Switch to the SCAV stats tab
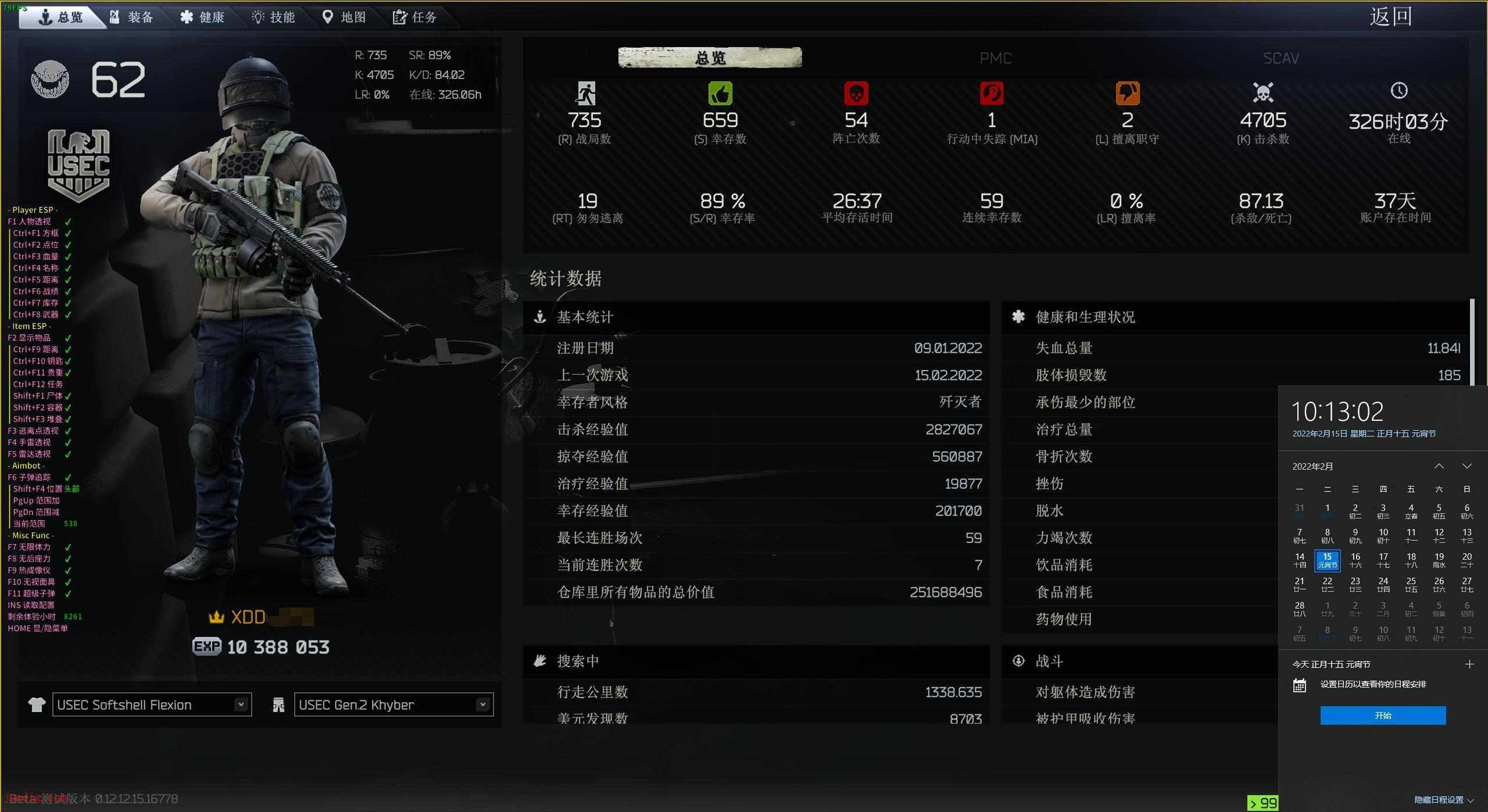 [x=1280, y=58]
